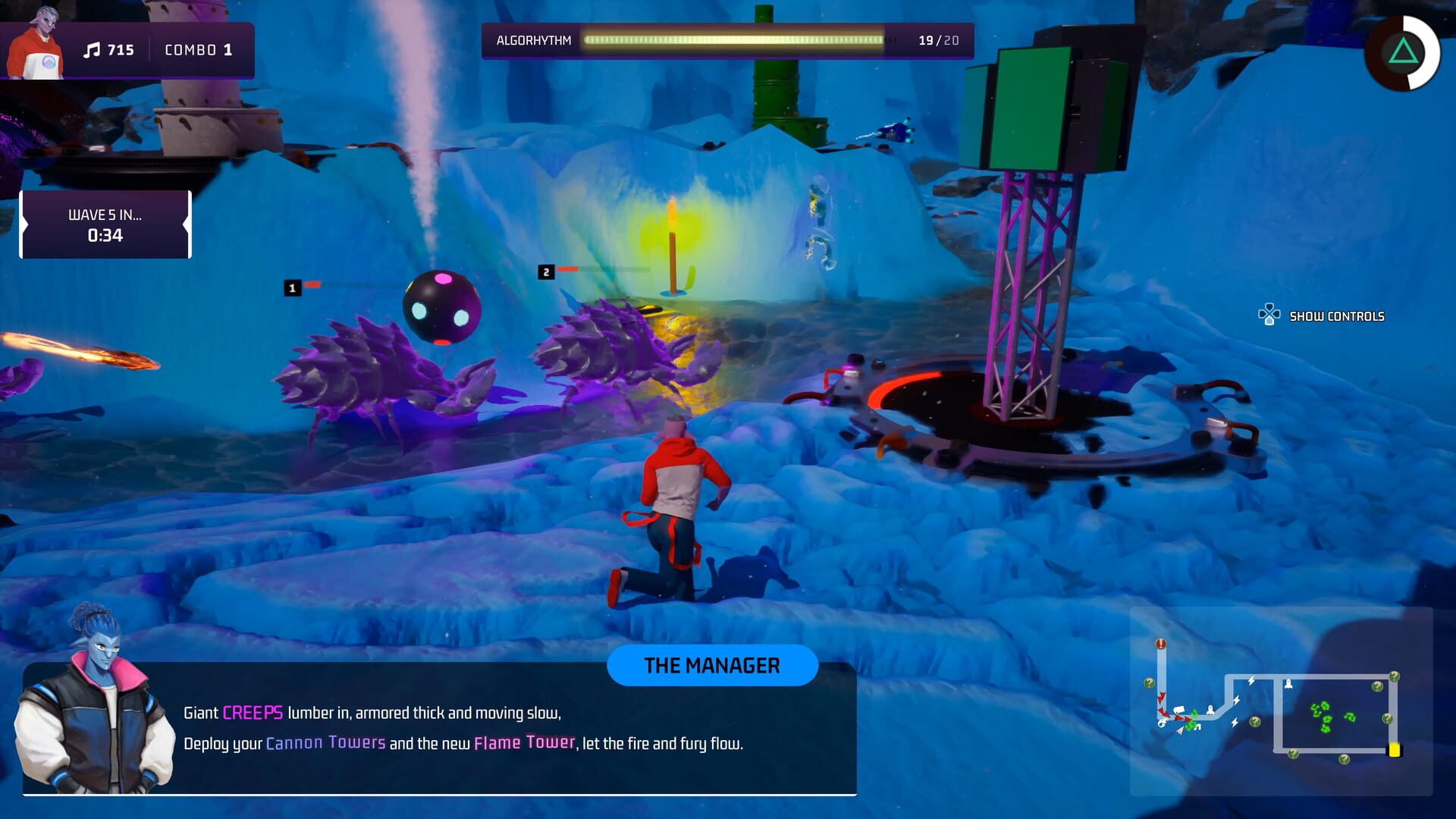This screenshot has width=1456, height=819.
Task: Click the highlighted Cannon Towers text
Action: coord(325,742)
